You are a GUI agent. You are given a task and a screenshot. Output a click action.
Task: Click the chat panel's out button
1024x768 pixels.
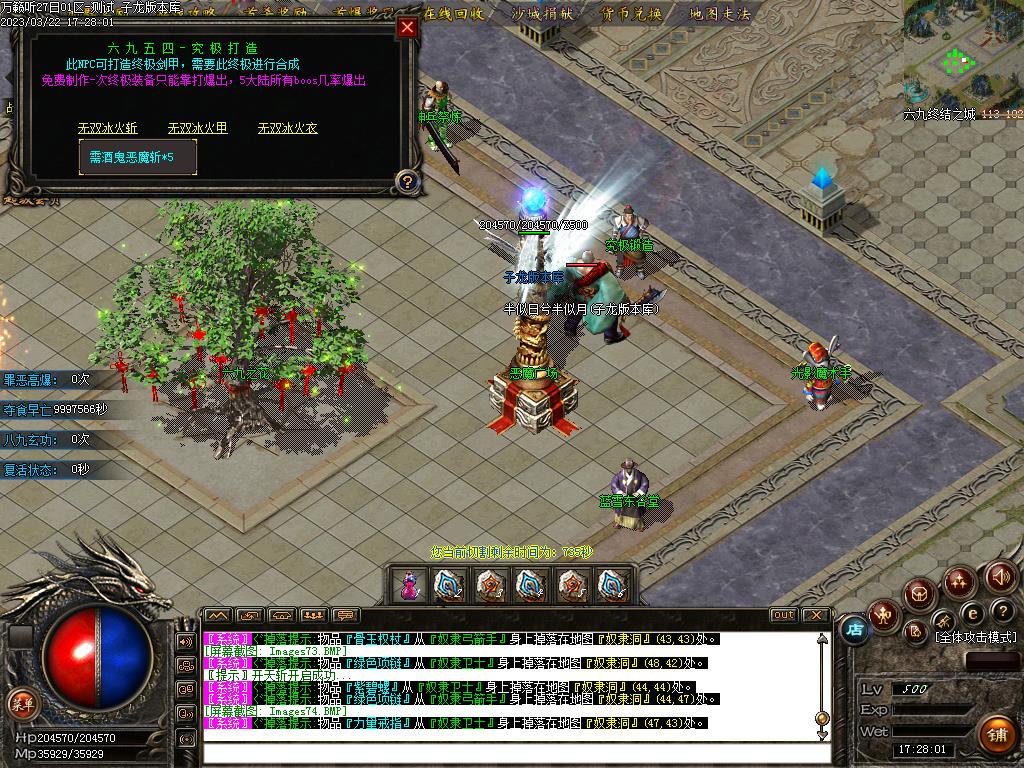coord(783,615)
